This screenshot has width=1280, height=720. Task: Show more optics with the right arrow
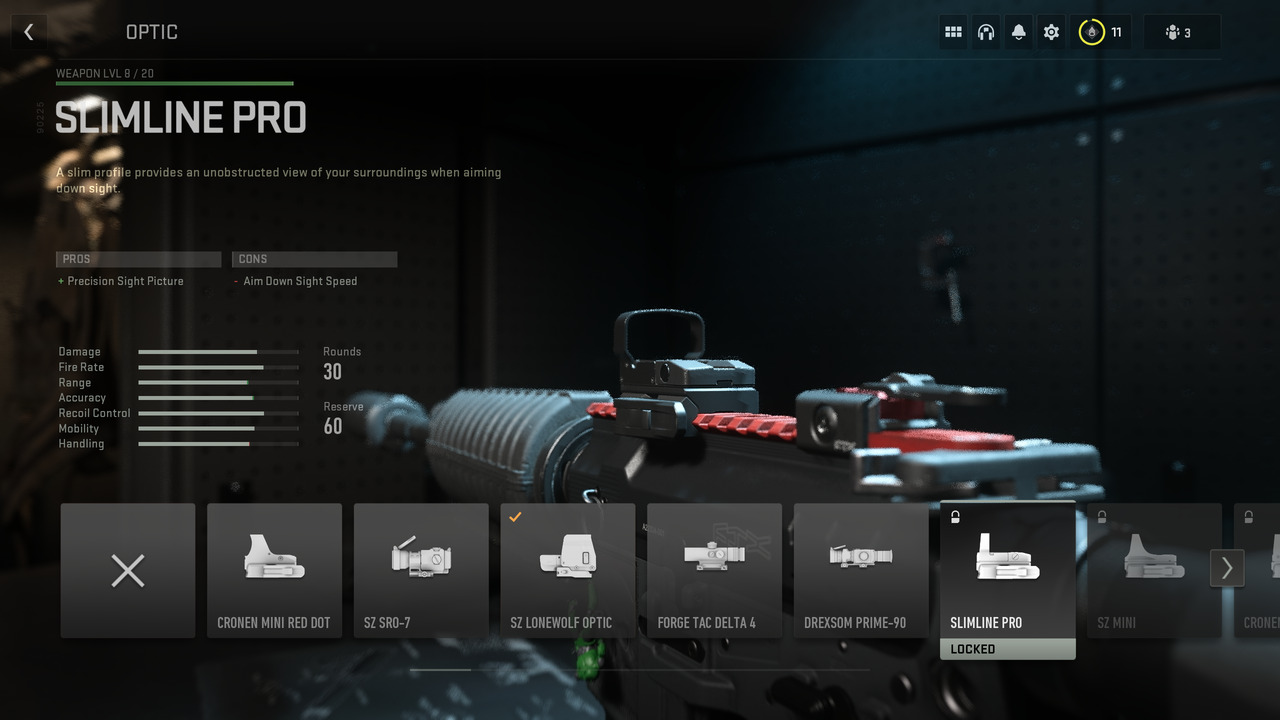coord(1226,569)
